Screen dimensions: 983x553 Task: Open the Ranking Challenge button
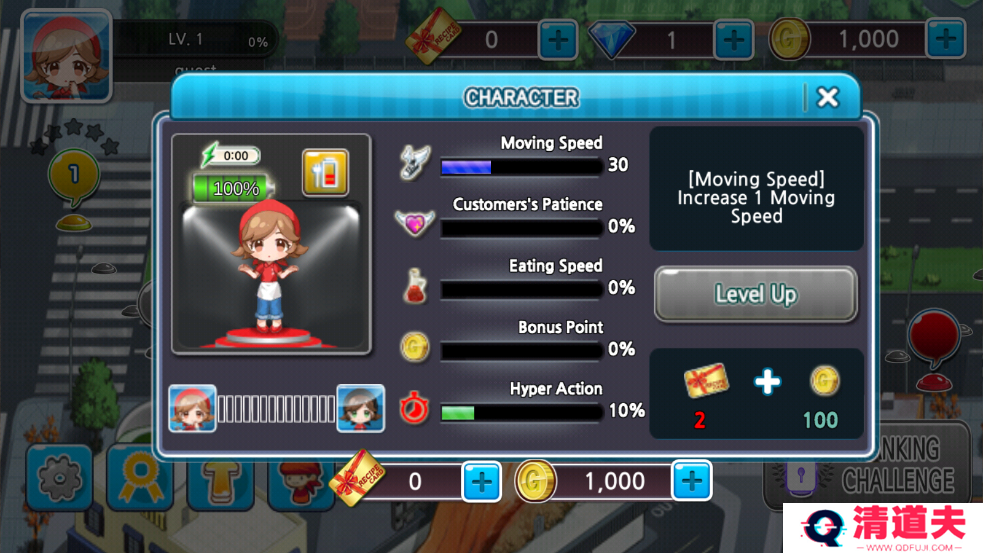point(867,465)
